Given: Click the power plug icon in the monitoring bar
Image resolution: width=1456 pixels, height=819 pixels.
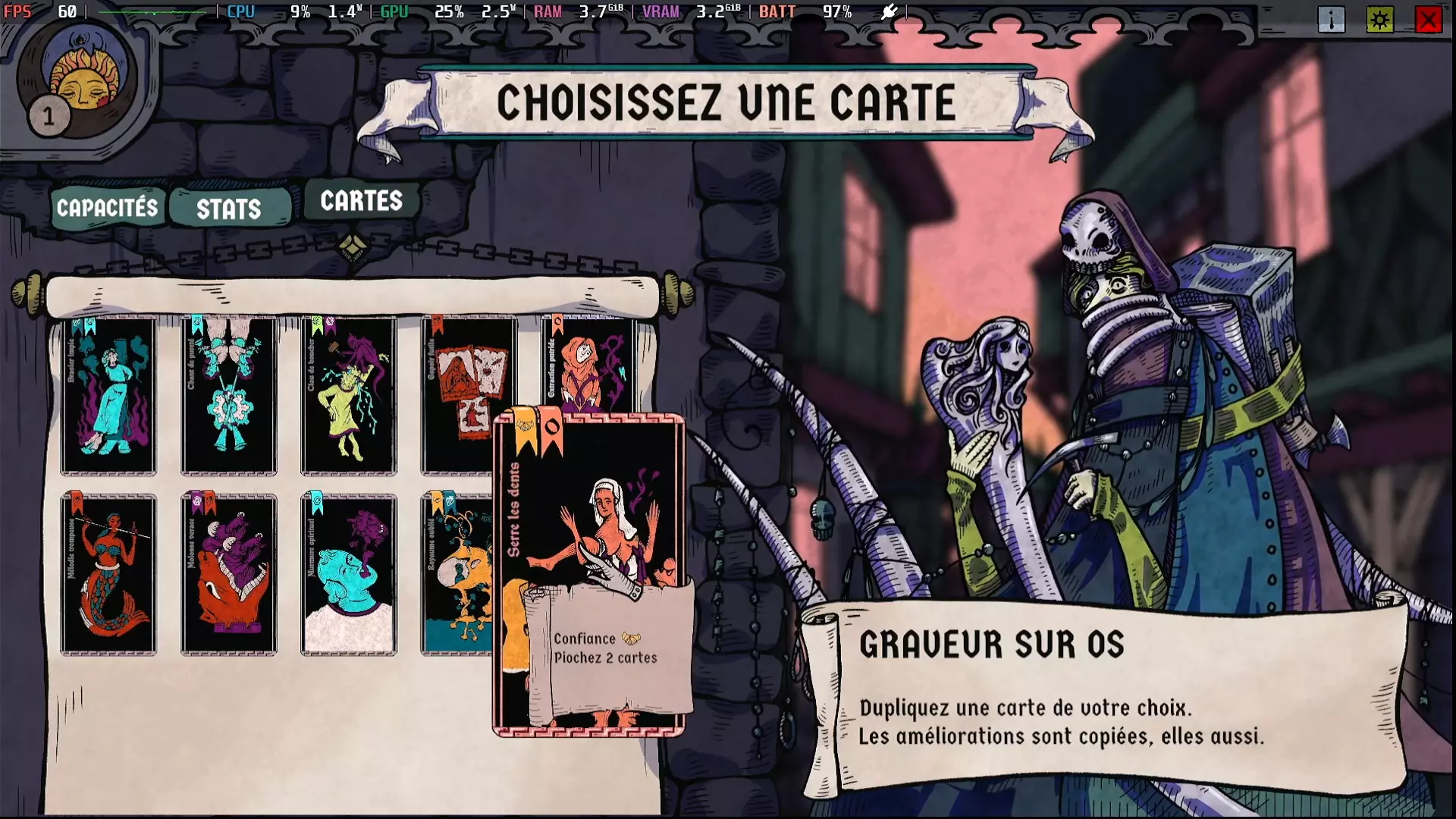Looking at the screenshot, I should click(x=889, y=11).
